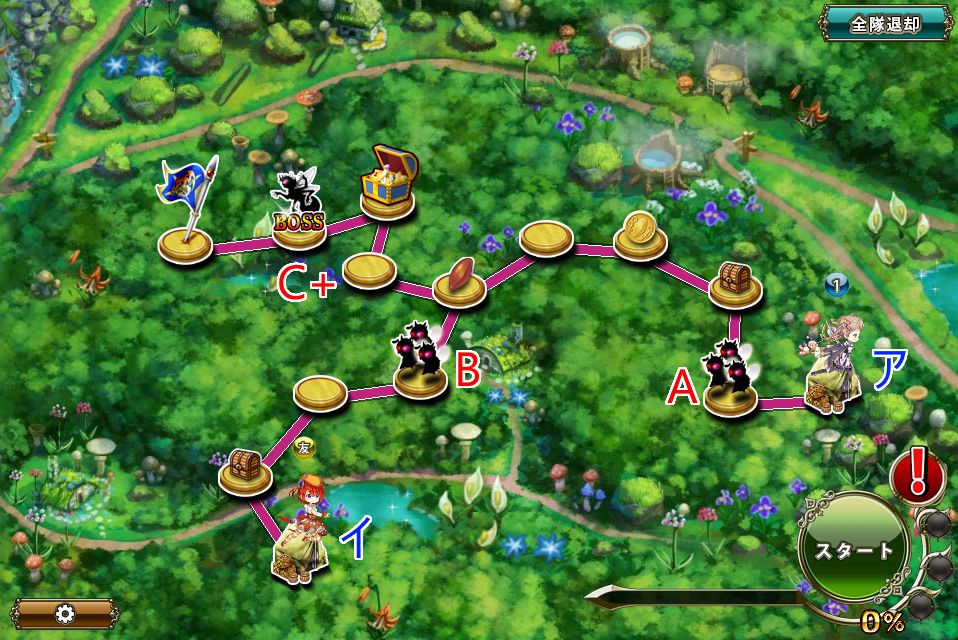Select party unit labeled ア

click(833, 365)
